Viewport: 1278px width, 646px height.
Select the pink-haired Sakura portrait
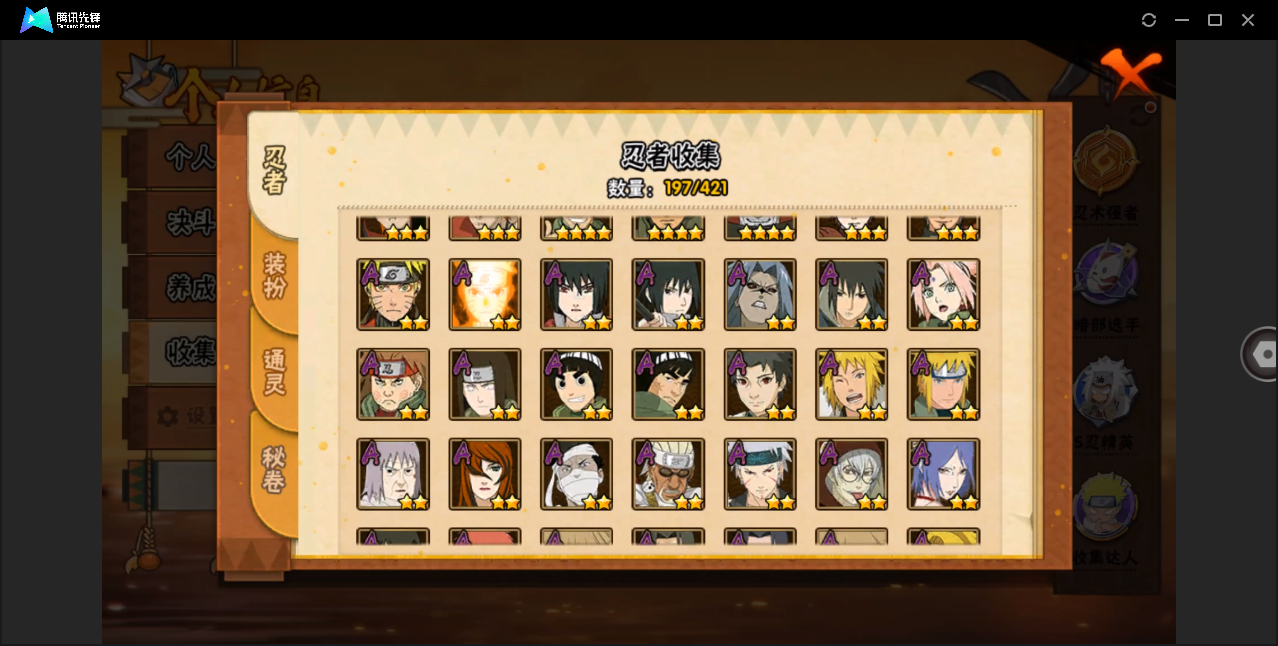tap(943, 295)
